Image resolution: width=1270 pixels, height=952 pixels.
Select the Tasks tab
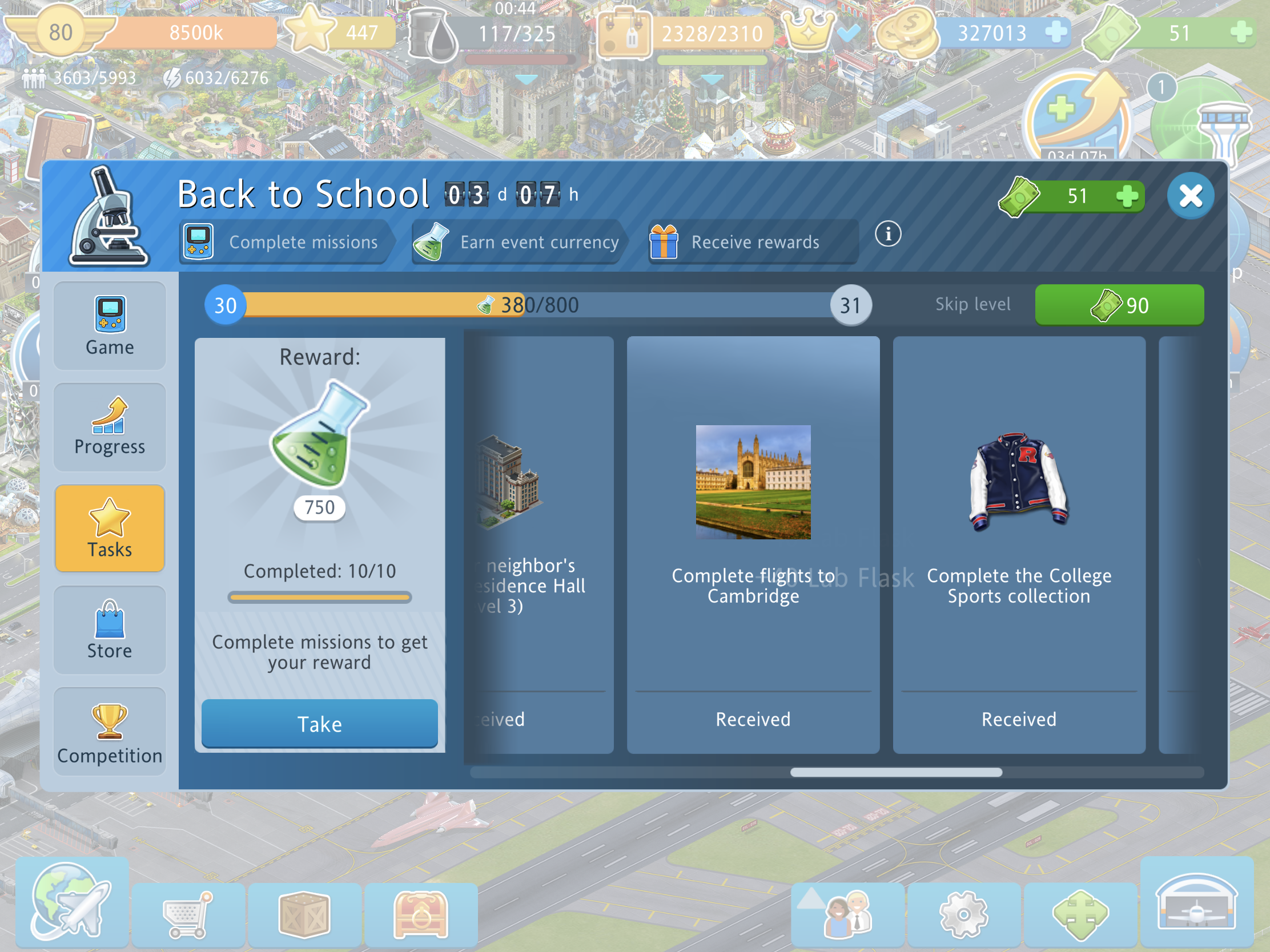tap(110, 529)
